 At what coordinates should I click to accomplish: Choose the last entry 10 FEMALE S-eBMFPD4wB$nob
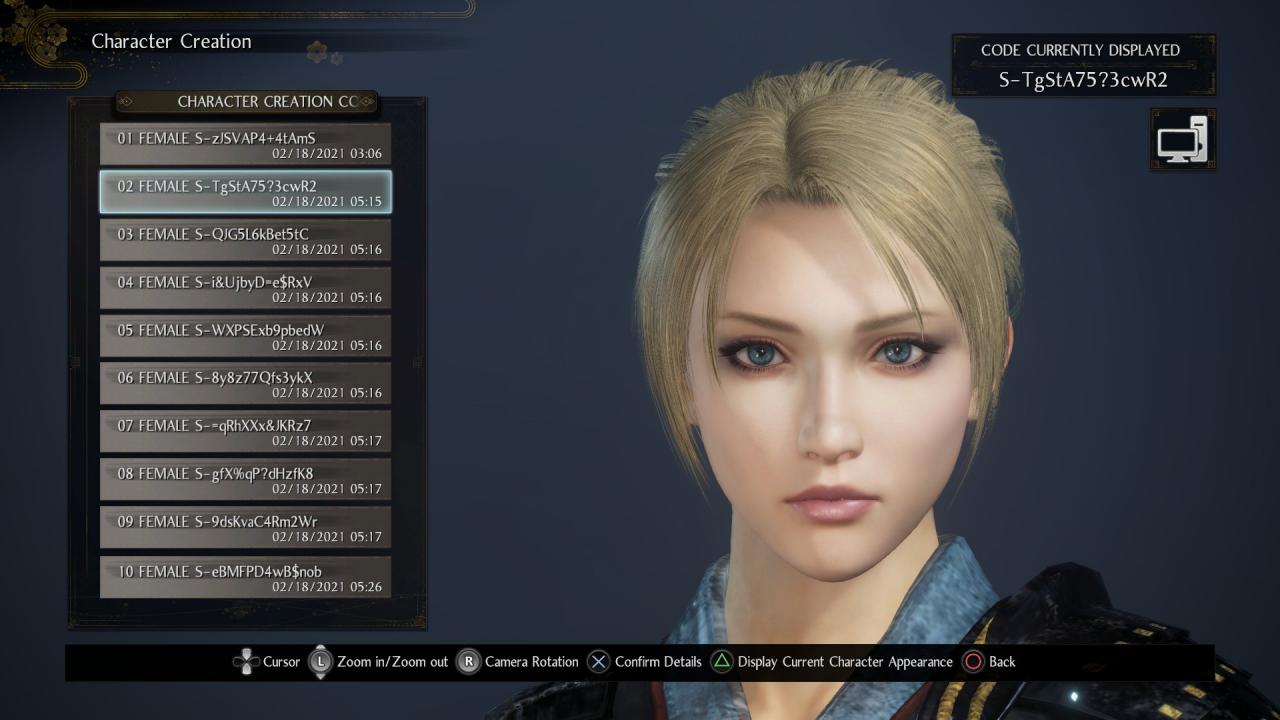pos(245,578)
